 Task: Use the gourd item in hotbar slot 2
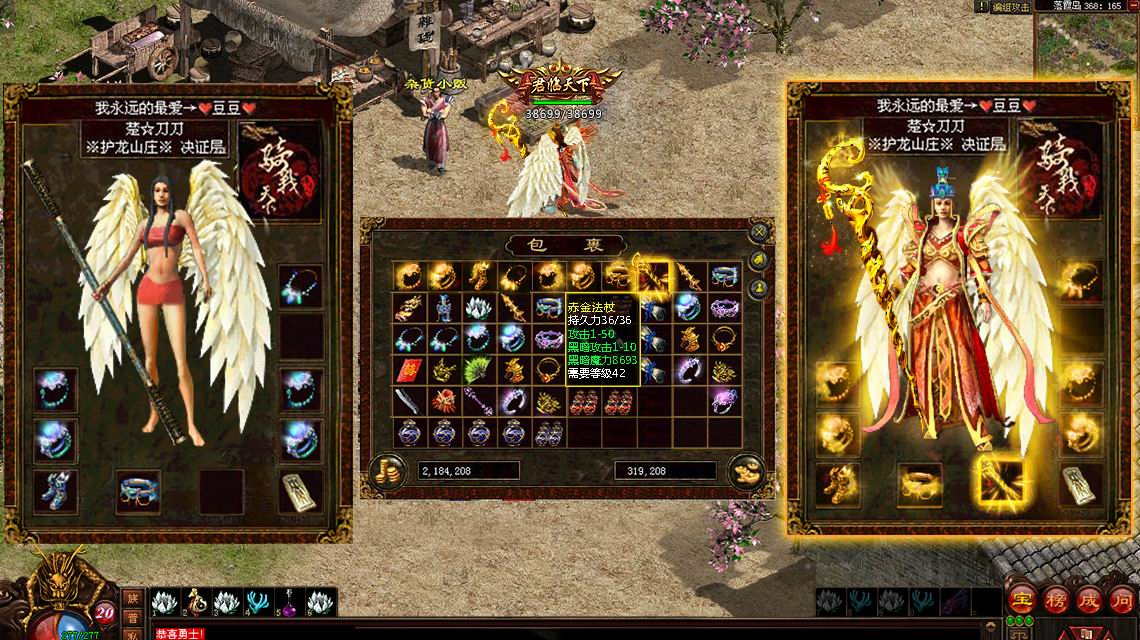coord(197,602)
